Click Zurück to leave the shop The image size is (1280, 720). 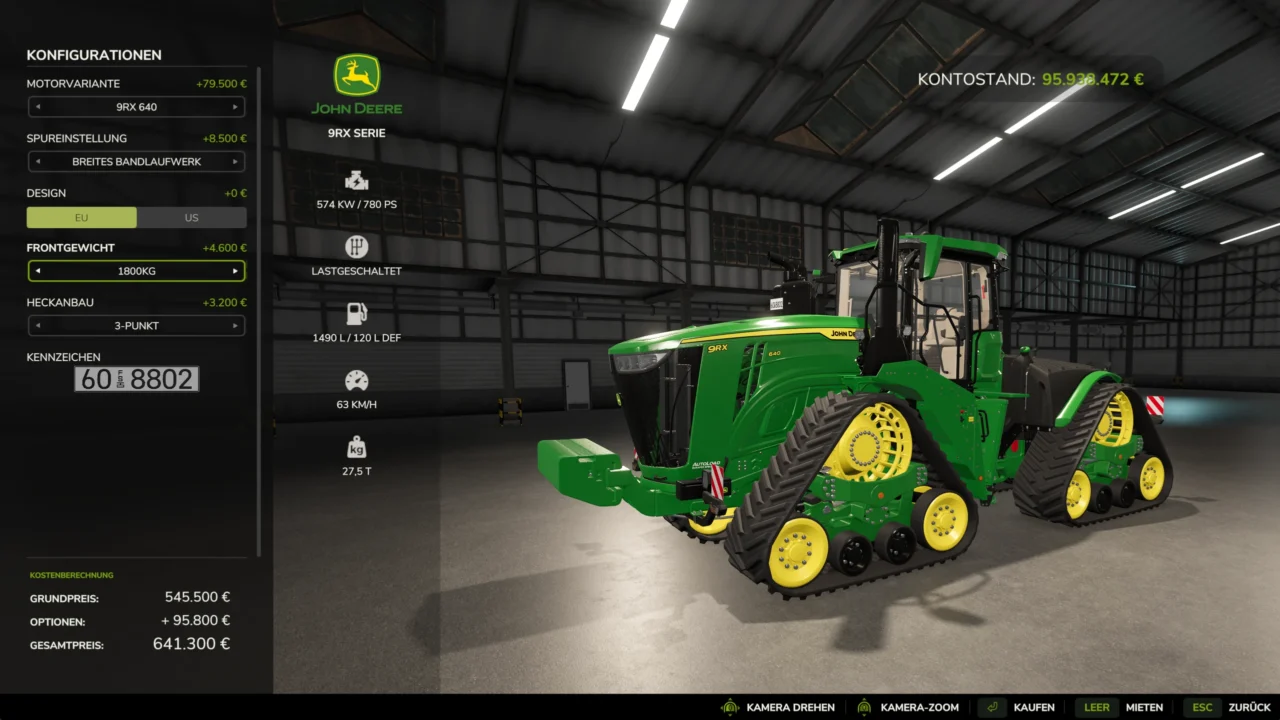coord(1251,707)
